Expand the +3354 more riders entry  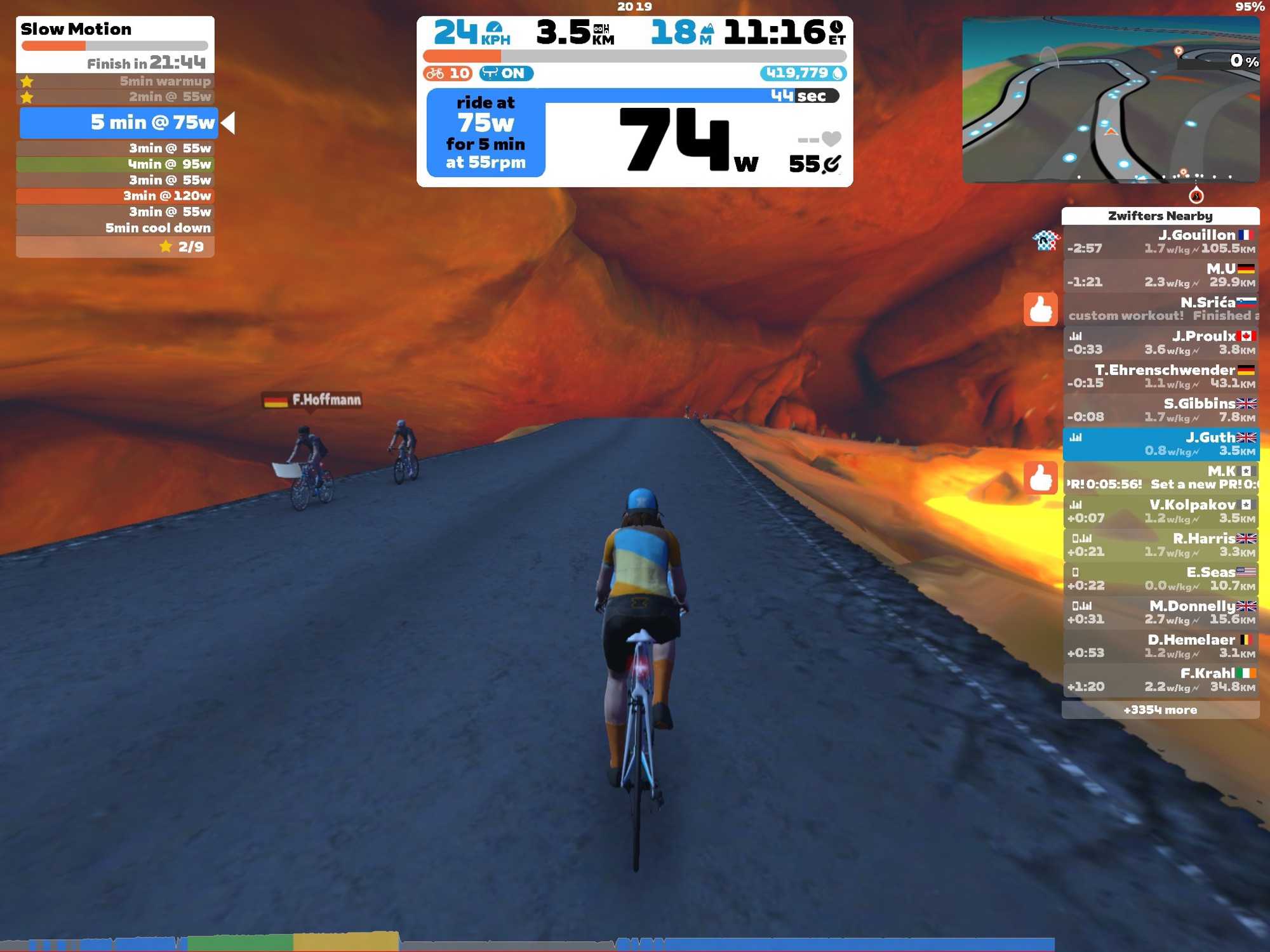click(x=1160, y=710)
